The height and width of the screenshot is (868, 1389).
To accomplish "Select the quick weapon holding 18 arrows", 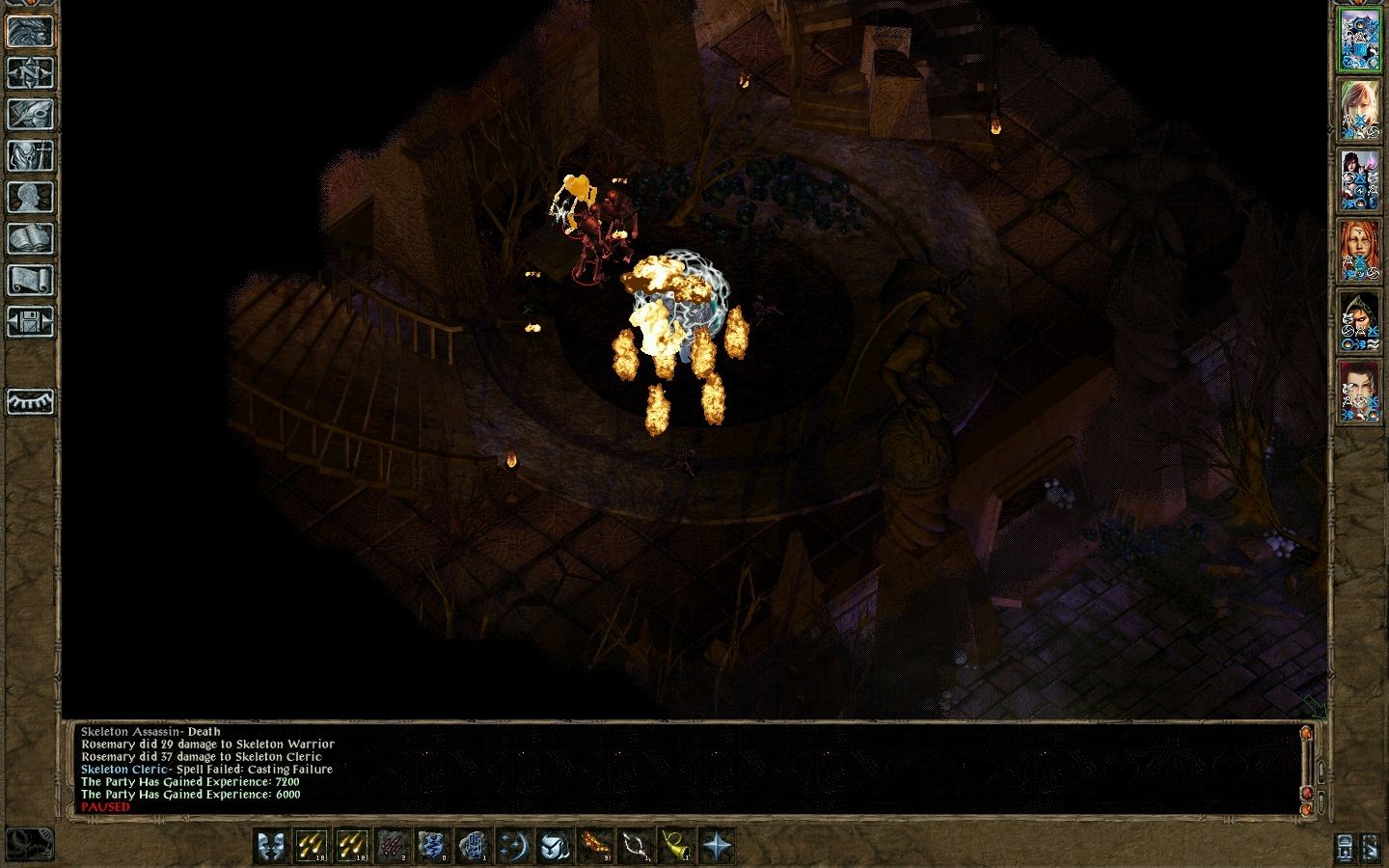I will [313, 846].
